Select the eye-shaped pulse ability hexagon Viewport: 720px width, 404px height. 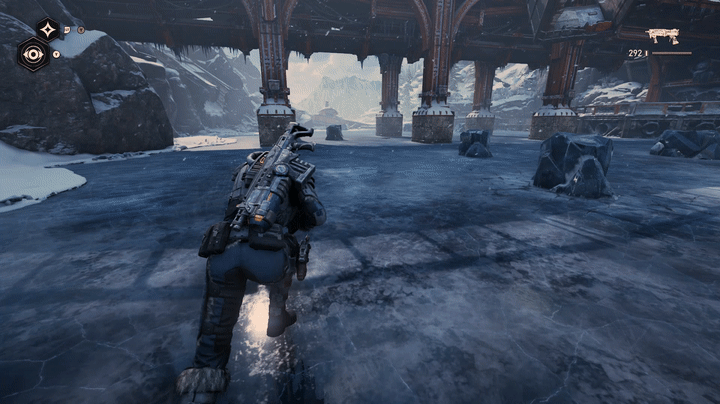tap(33, 54)
